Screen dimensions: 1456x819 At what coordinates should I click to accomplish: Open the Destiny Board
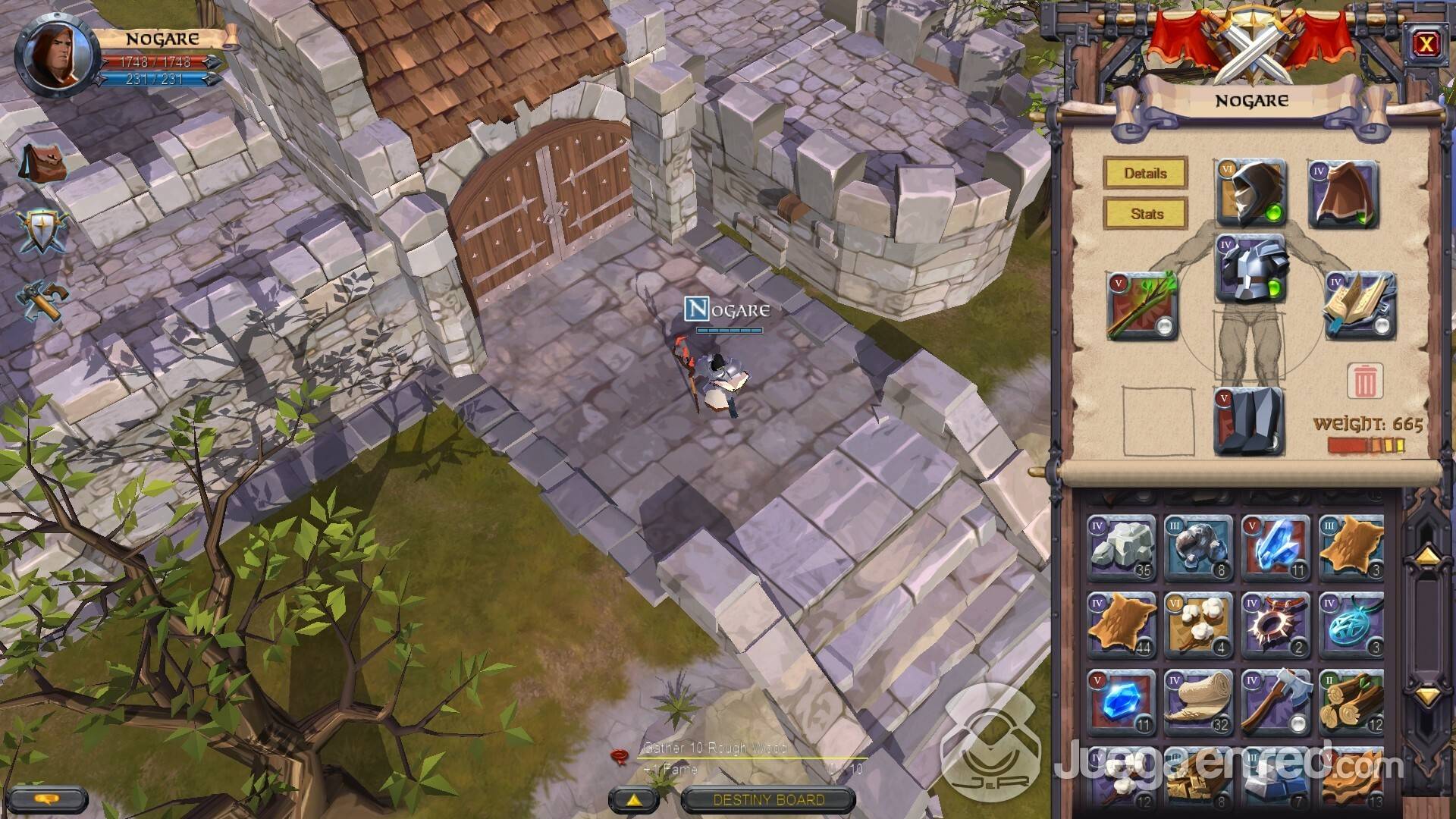click(x=768, y=799)
